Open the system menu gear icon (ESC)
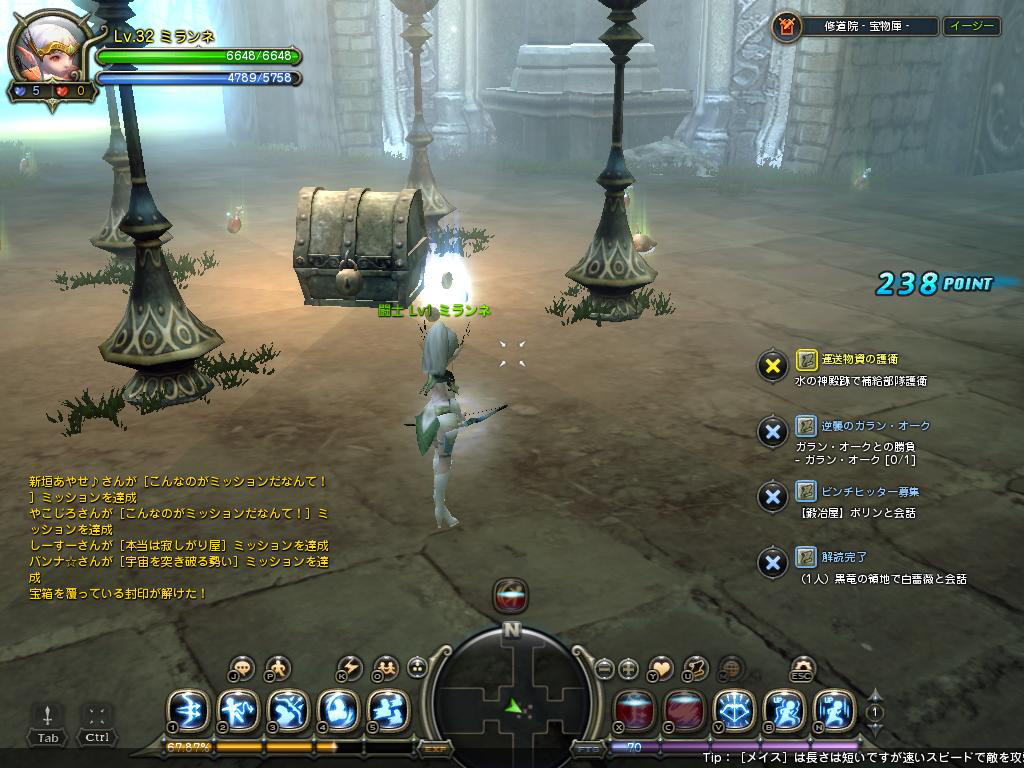The image size is (1024, 768). (802, 667)
